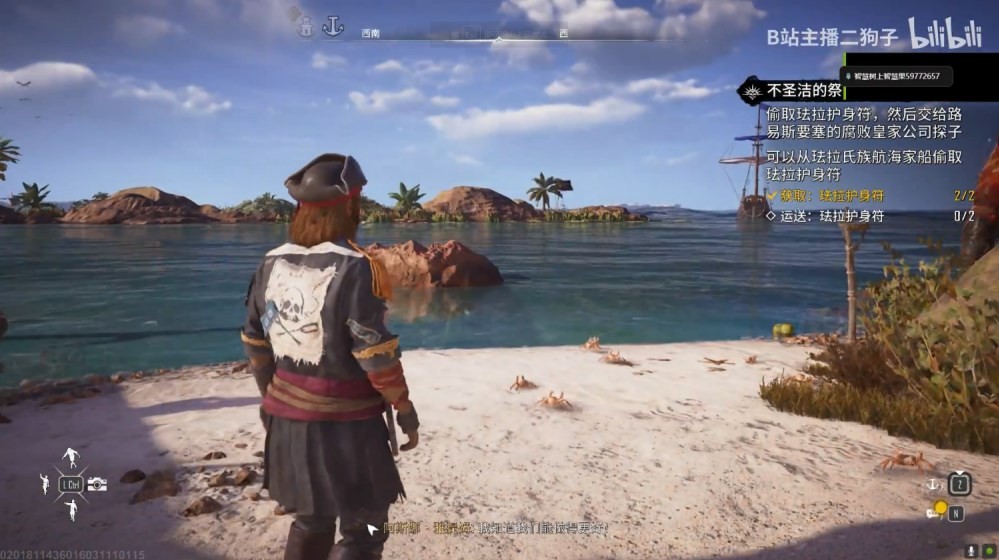Open photo mode with the camera icon
999x560 pixels.
(x=97, y=484)
